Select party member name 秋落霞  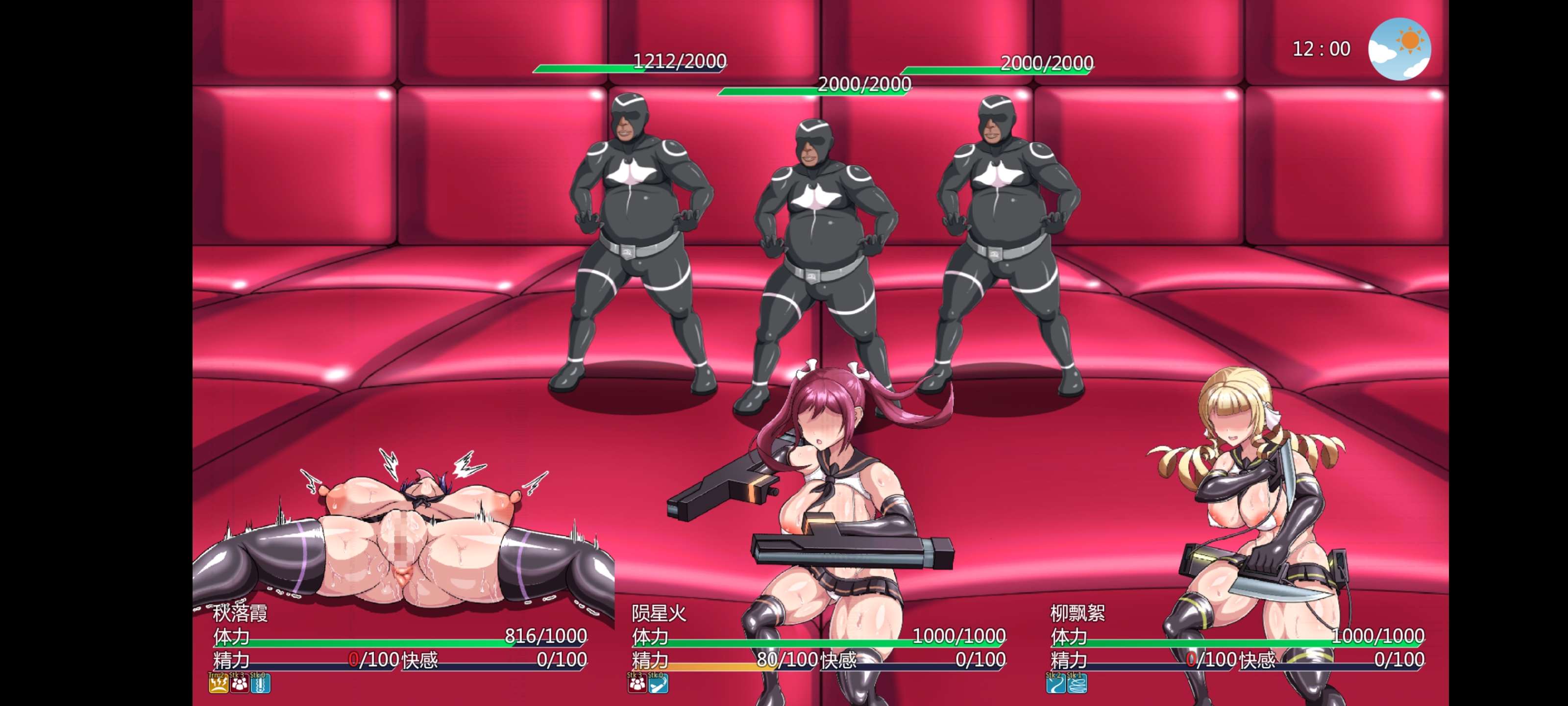241,613
